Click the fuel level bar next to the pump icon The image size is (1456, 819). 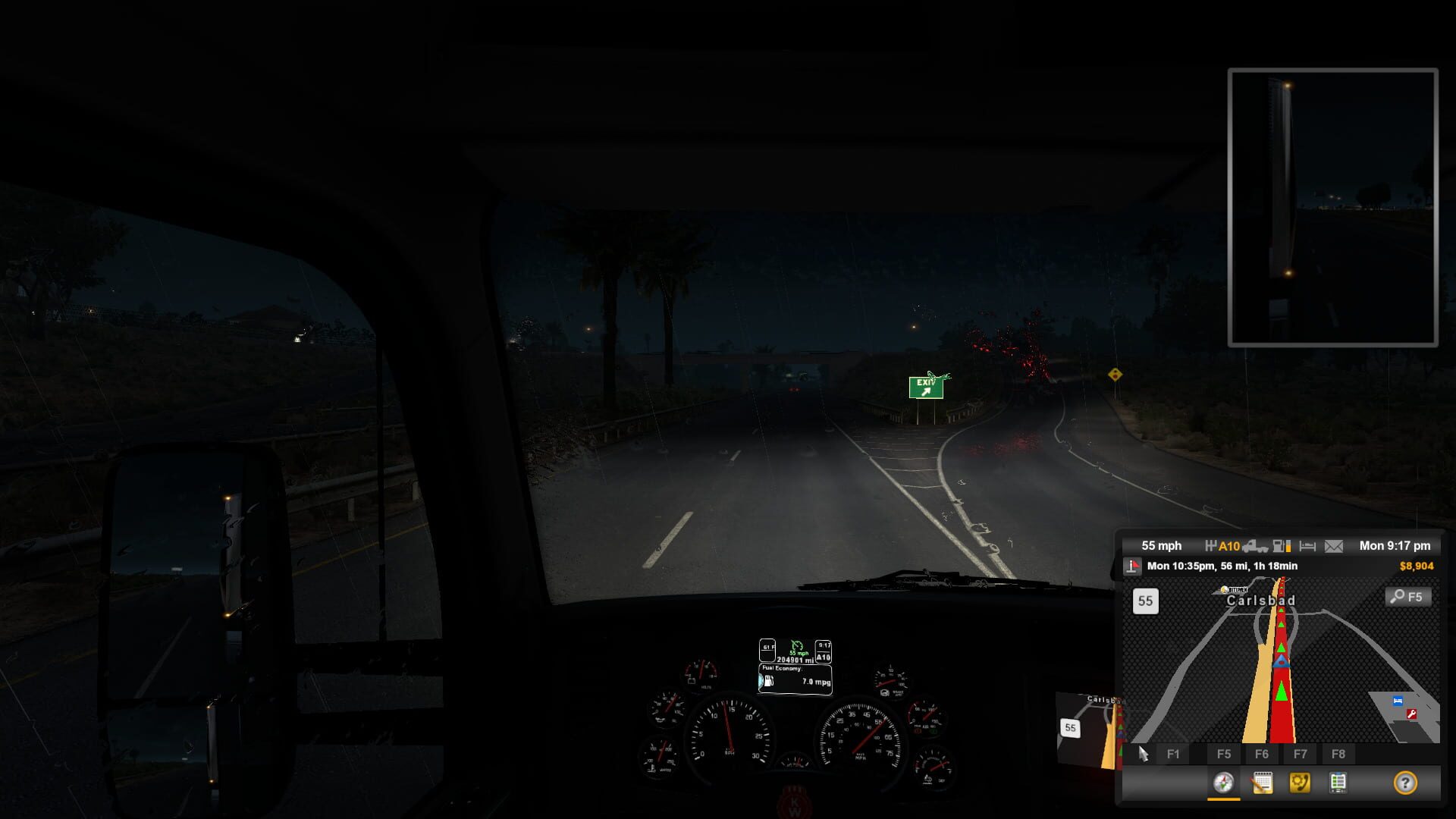point(1288,546)
